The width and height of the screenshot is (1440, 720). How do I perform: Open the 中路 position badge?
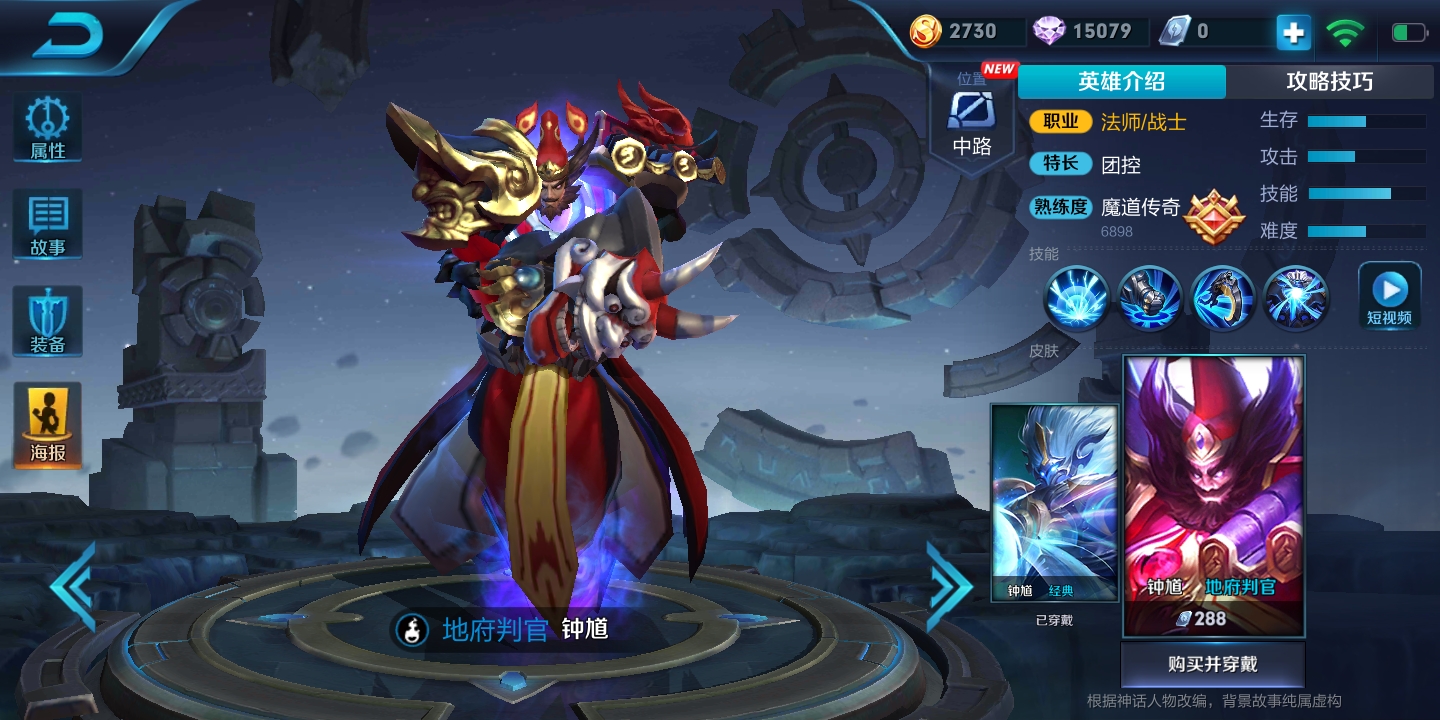pos(971,122)
